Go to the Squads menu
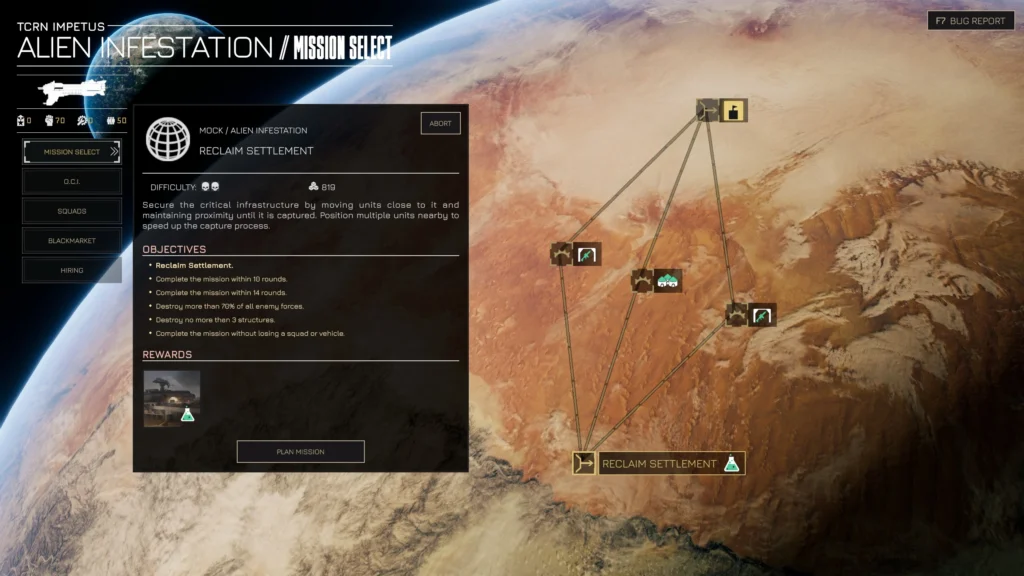 coord(72,211)
